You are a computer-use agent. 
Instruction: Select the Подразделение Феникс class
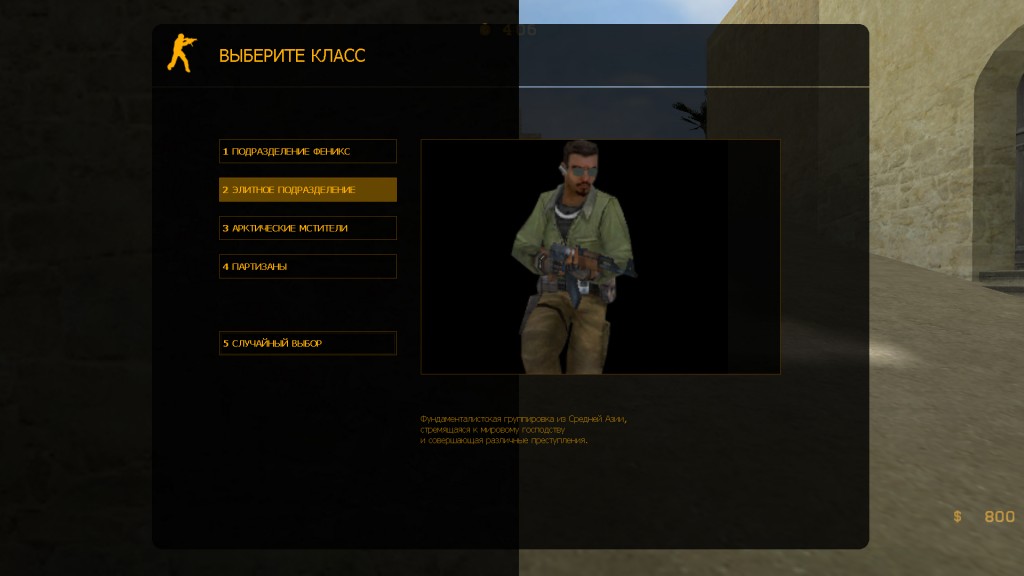click(x=308, y=151)
